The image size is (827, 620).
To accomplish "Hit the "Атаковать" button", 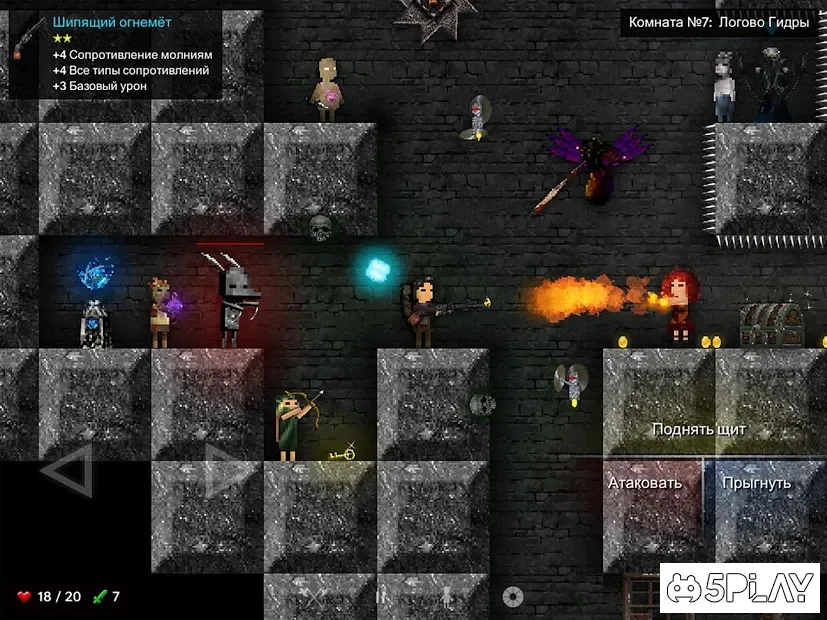I will (x=645, y=483).
